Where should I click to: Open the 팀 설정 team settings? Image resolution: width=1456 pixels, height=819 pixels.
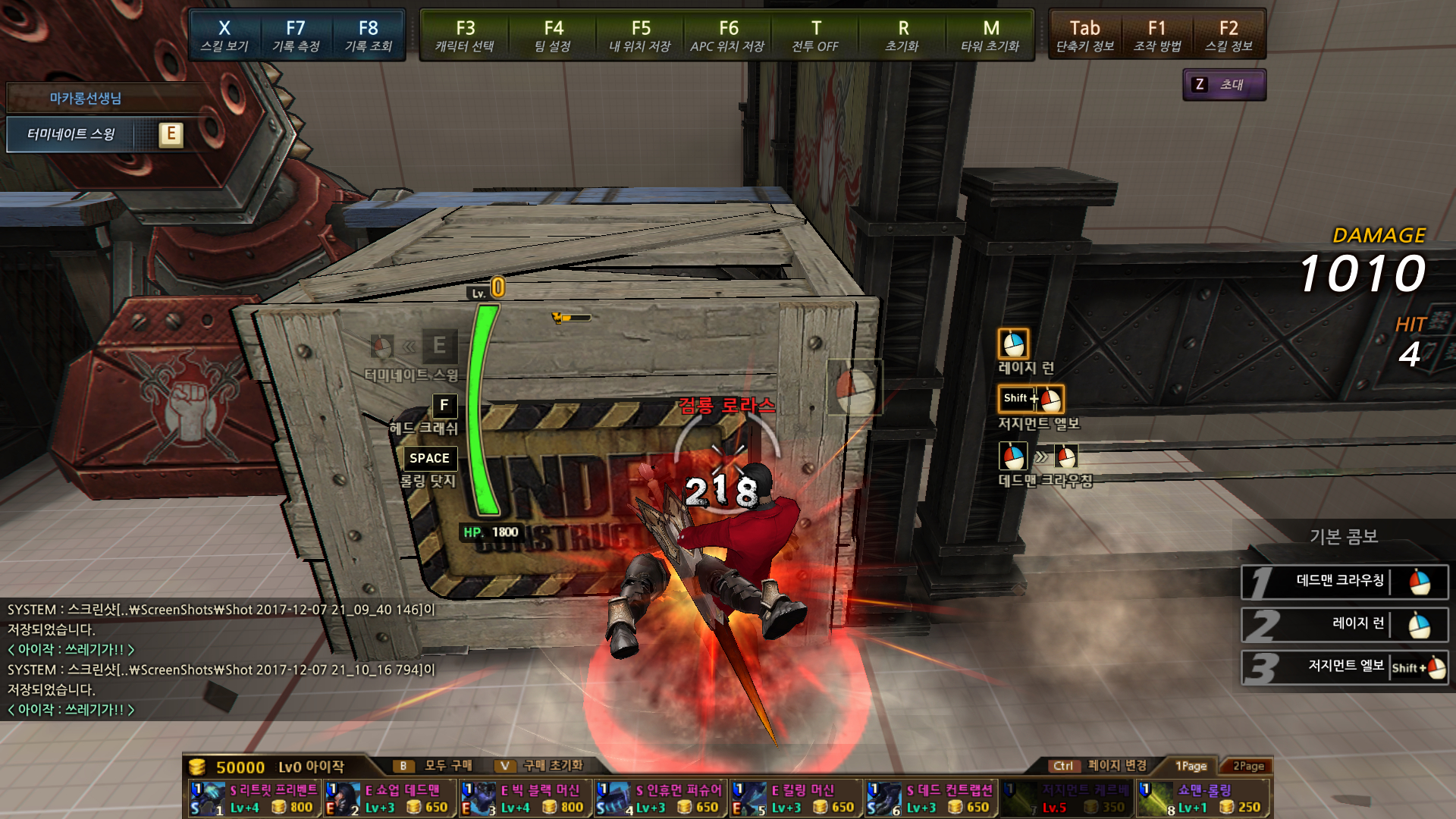(x=553, y=36)
